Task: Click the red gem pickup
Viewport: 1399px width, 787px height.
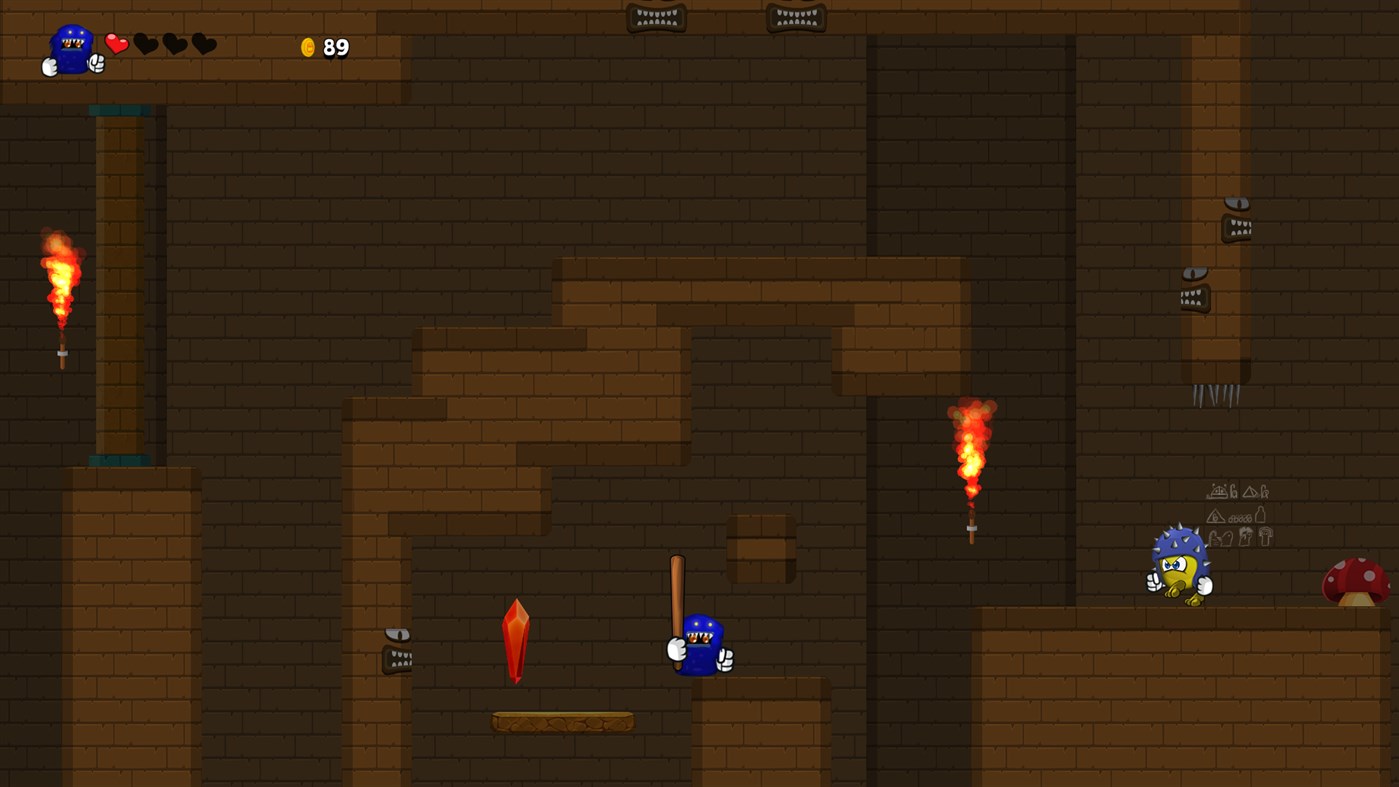Action: point(518,640)
